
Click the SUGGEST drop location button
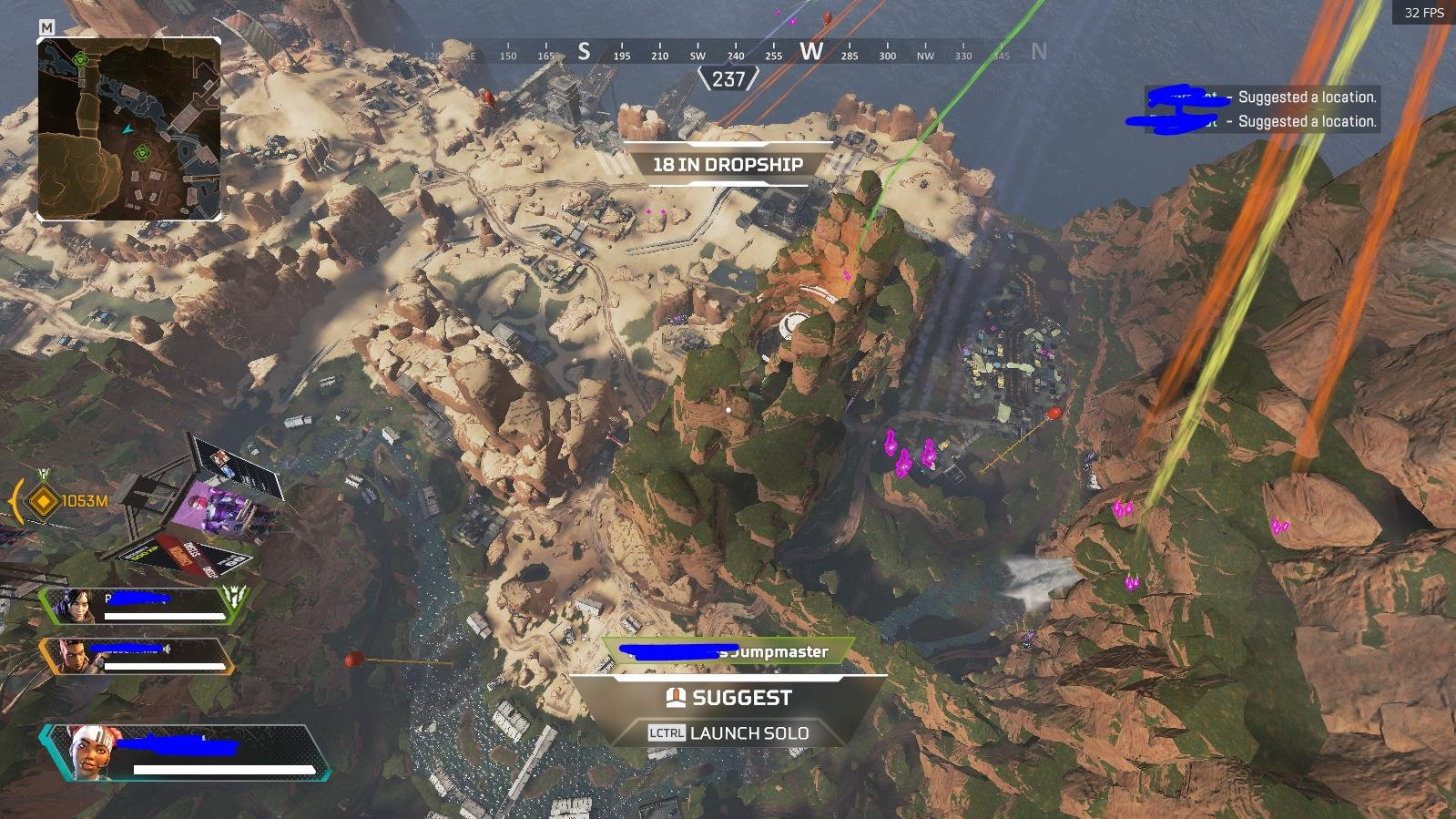(728, 698)
